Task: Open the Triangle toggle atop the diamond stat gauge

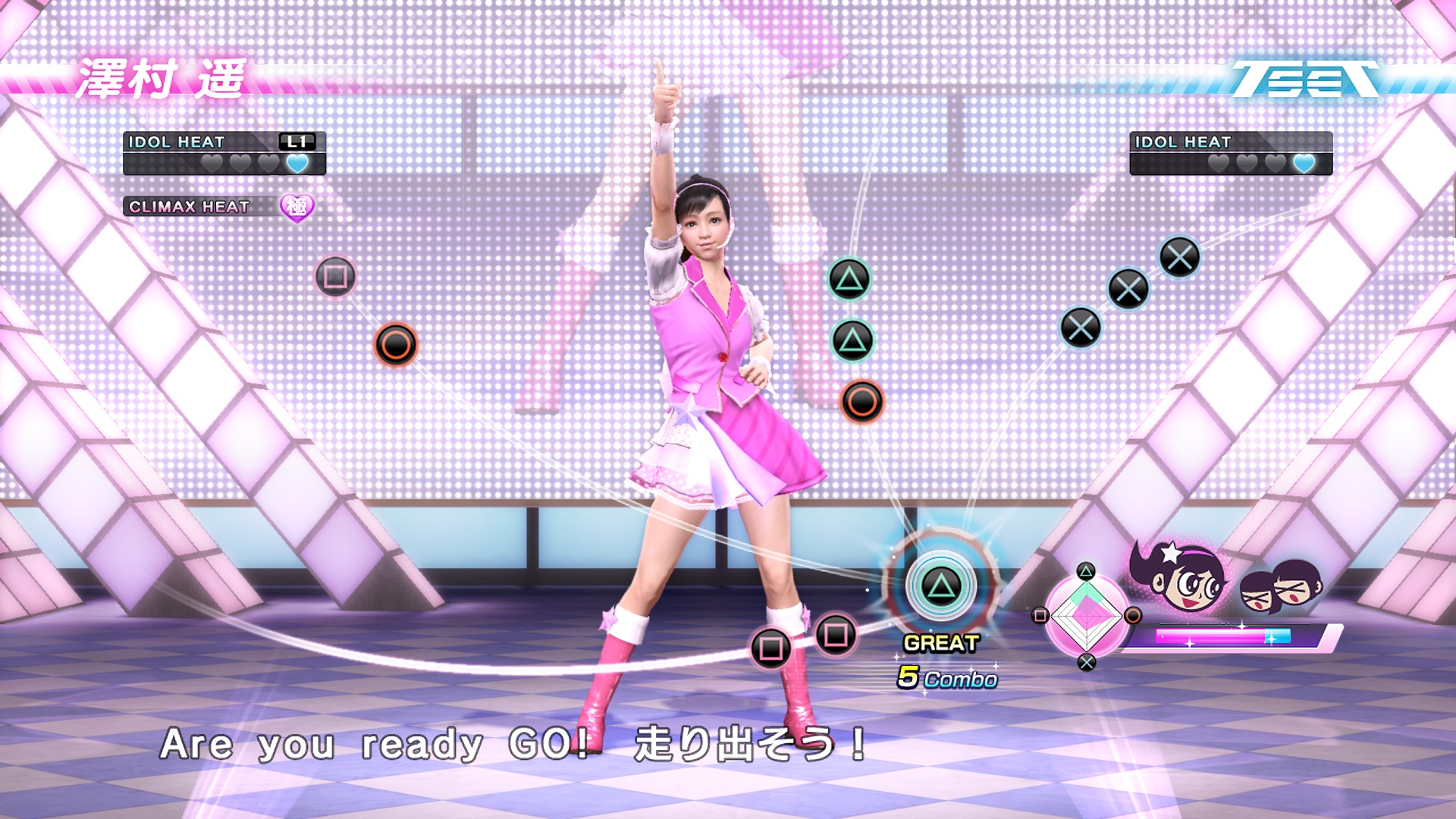Action: pos(1086,572)
